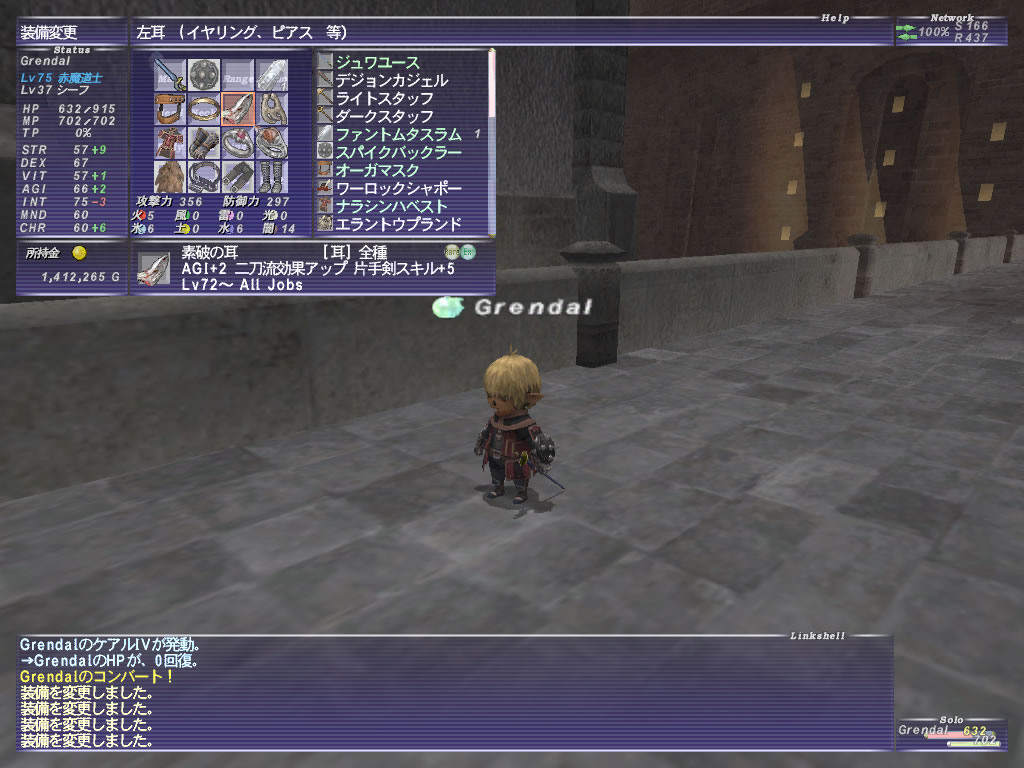Choose the fur cape back slot
The image size is (1024, 768).
pyautogui.click(x=170, y=176)
